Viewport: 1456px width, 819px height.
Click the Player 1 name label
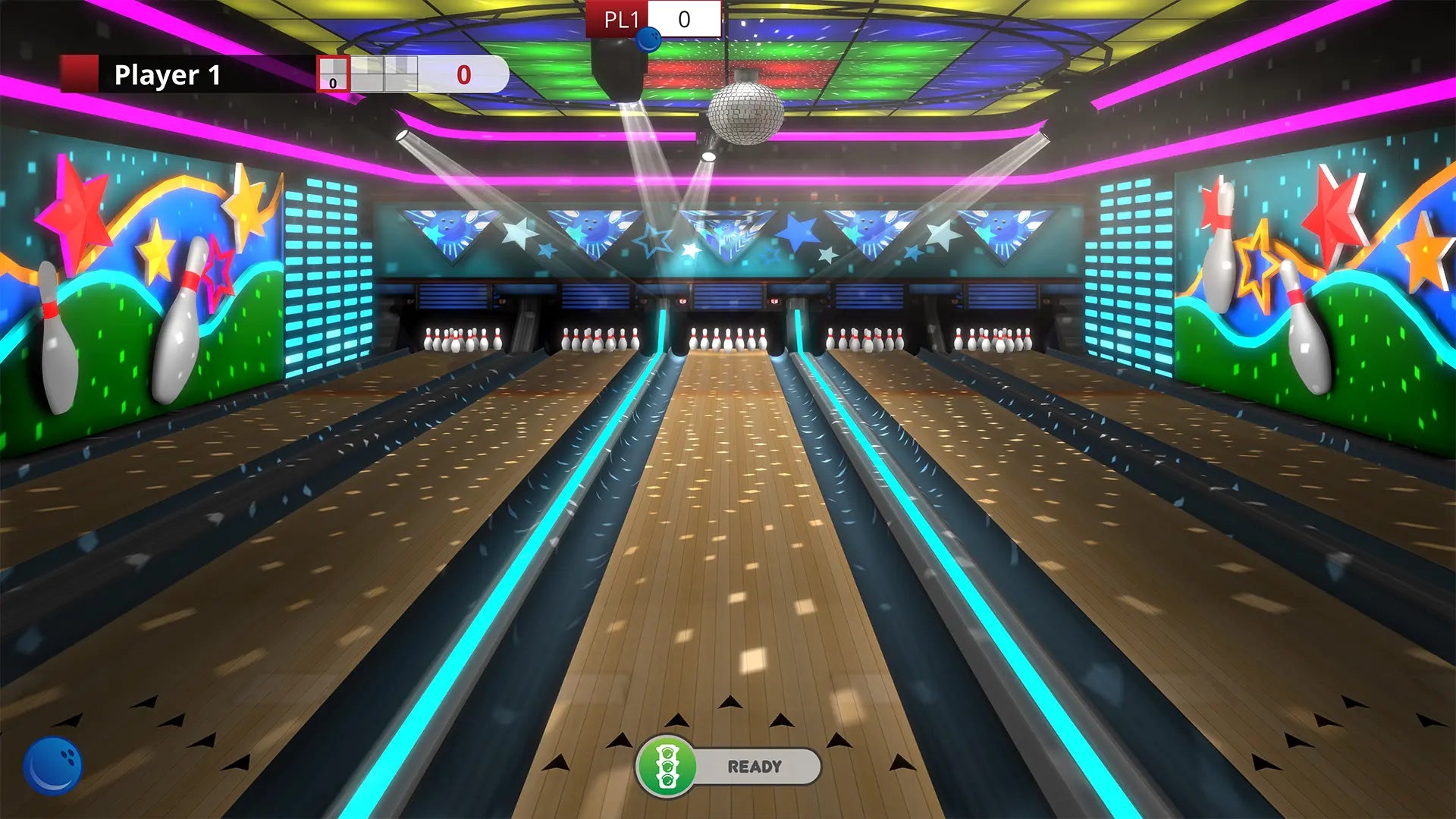click(167, 74)
